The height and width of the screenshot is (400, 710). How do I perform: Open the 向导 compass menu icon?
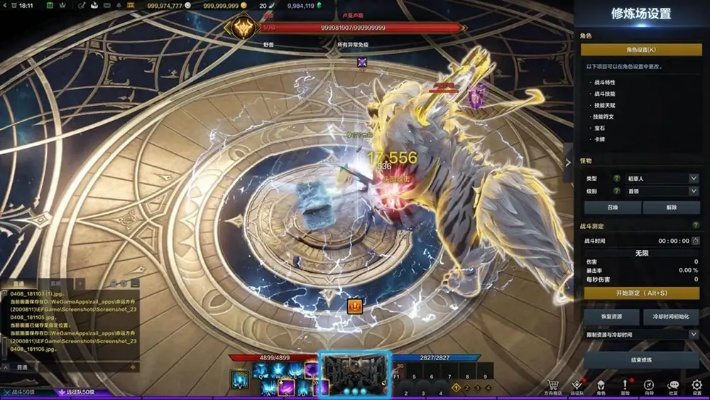tap(649, 385)
